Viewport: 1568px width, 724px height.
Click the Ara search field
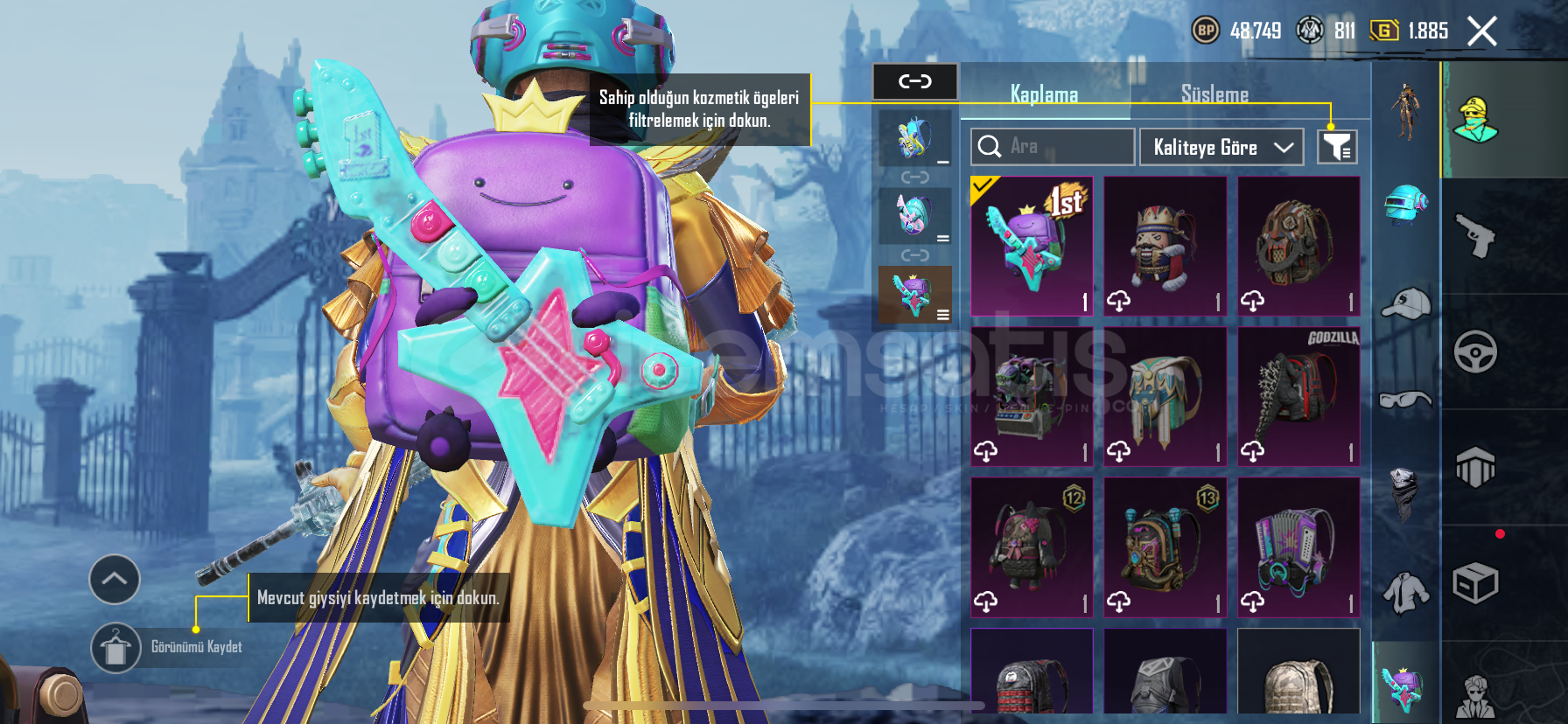pyautogui.click(x=1053, y=147)
